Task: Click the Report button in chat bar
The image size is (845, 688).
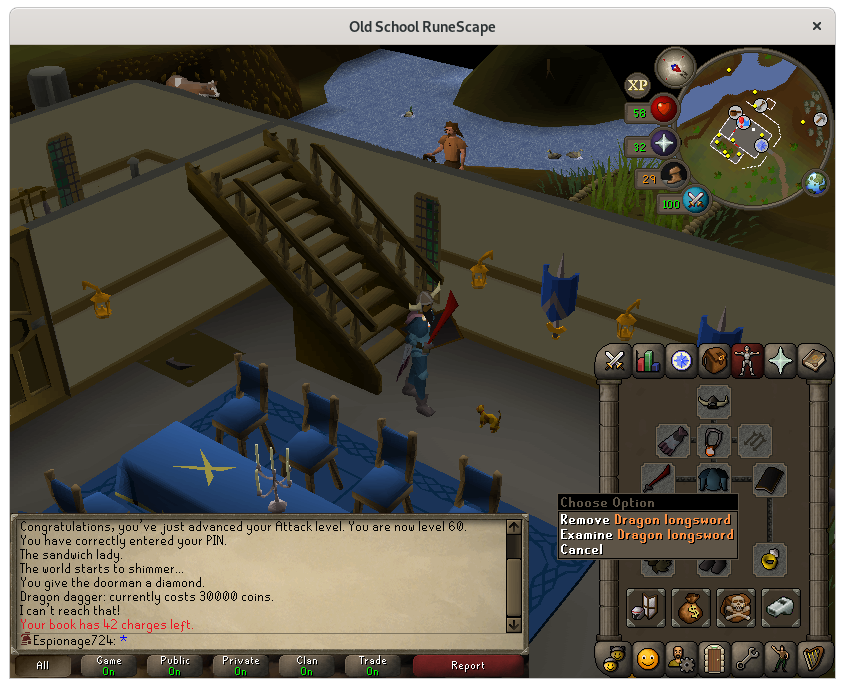Action: 467,665
